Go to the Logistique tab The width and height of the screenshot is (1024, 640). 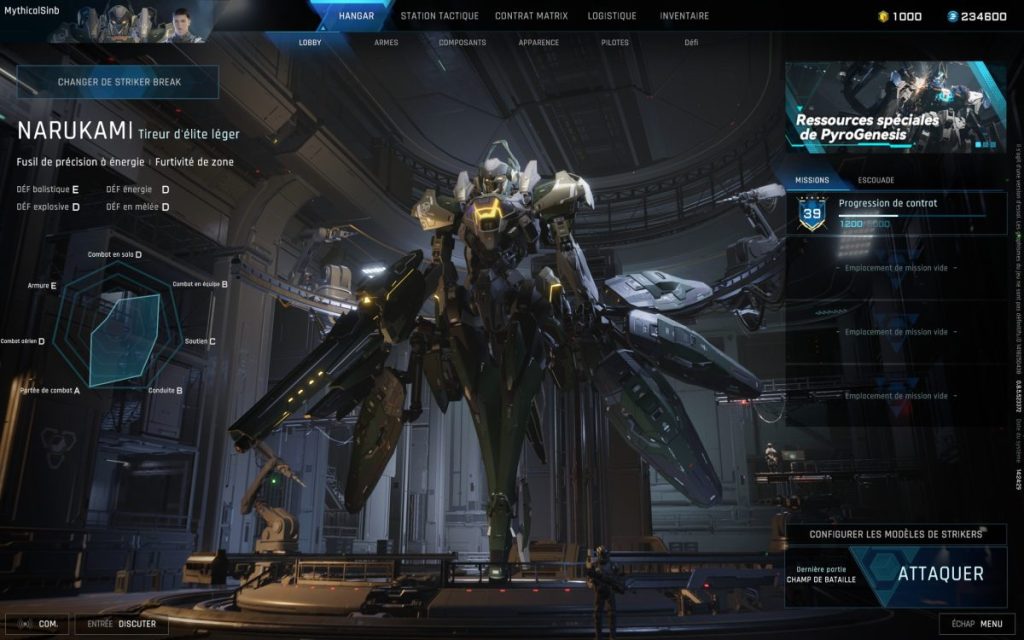pyautogui.click(x=612, y=16)
